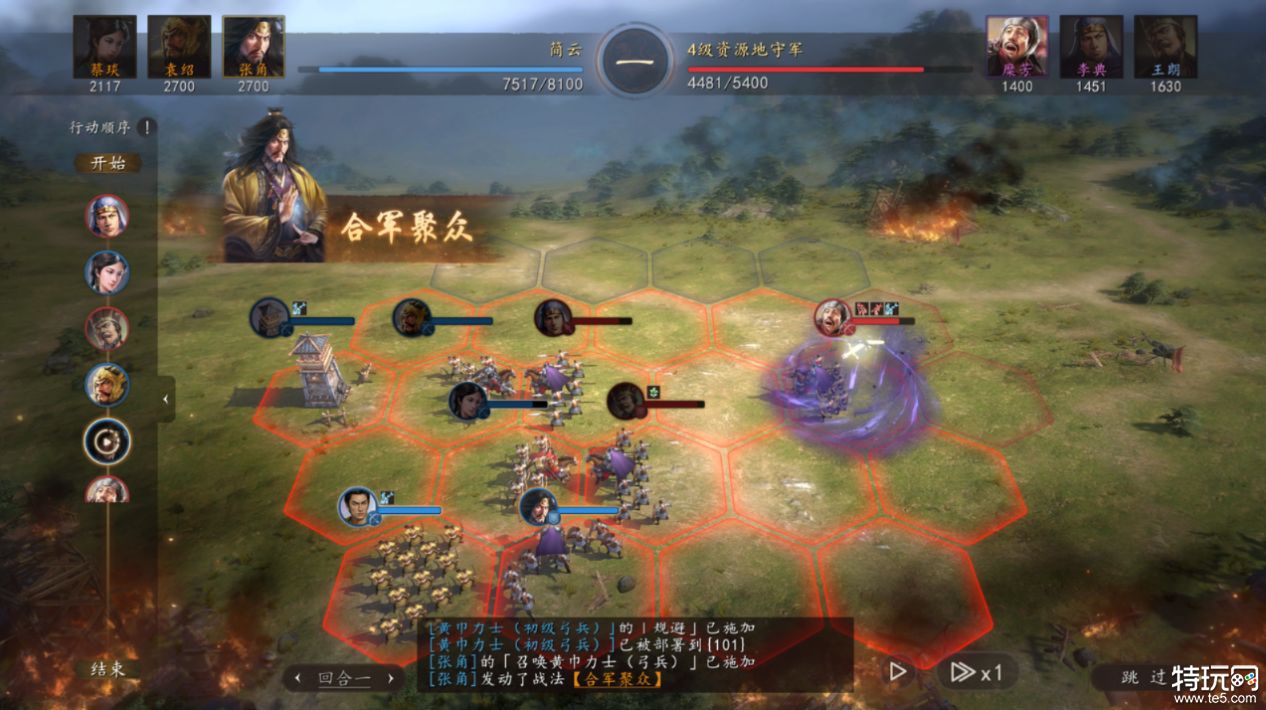This screenshot has width=1266, height=710.
Task: Open the battle log message box
Action: tap(636, 653)
